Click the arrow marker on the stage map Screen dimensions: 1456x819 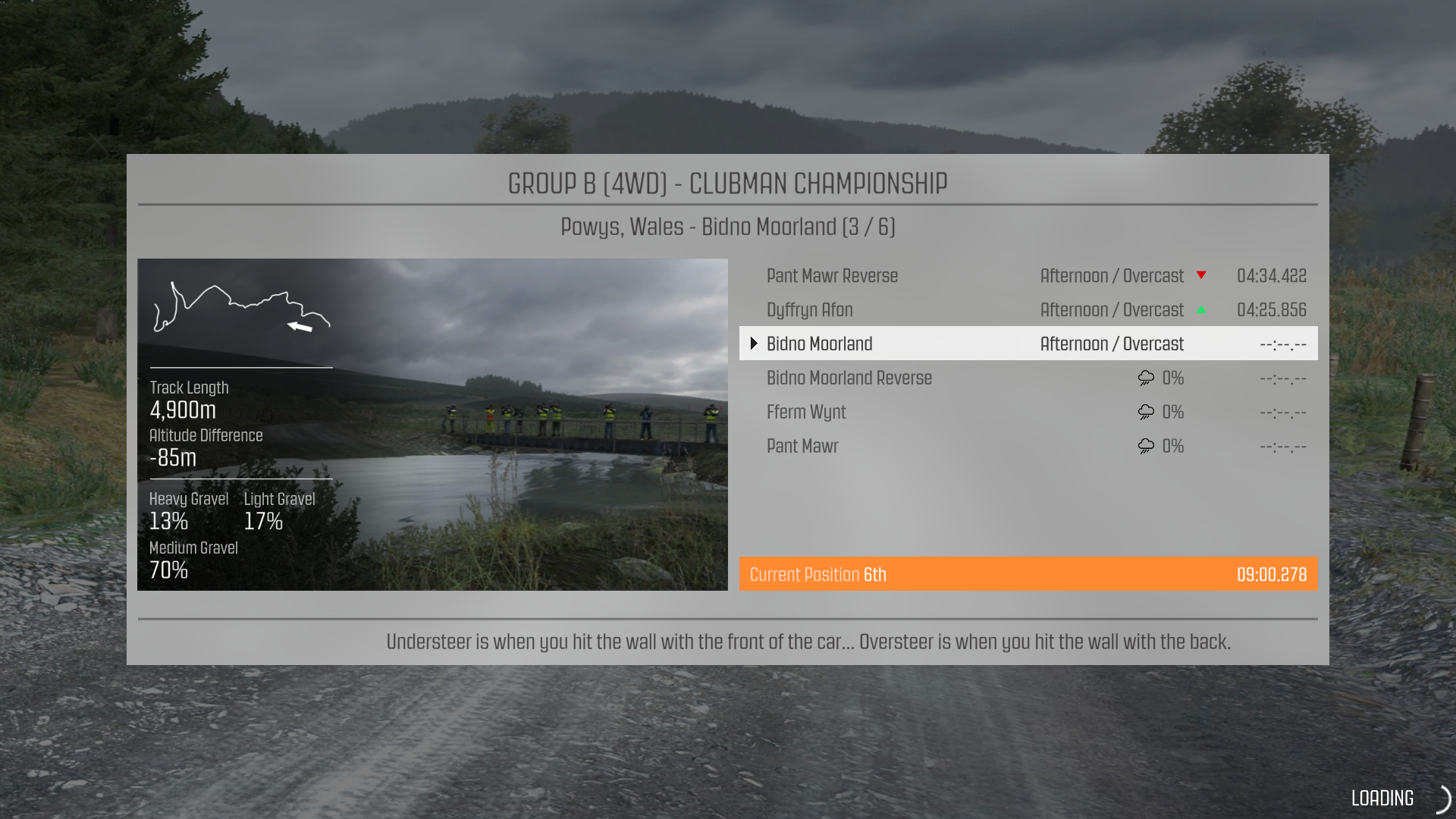tap(299, 326)
